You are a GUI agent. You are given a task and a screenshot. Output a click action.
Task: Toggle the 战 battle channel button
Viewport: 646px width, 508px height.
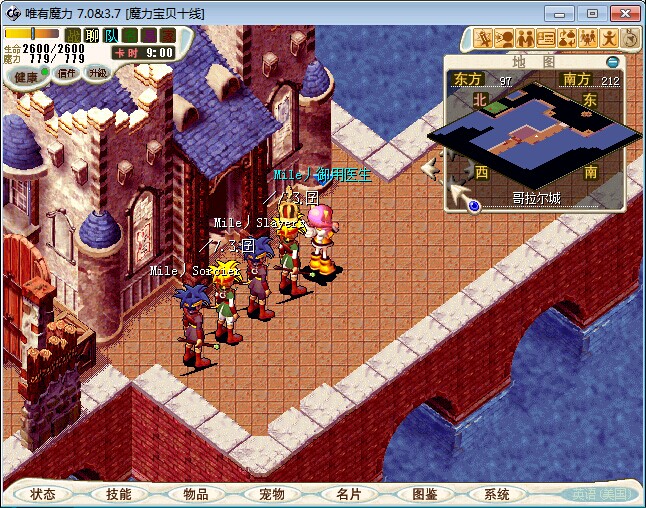point(72,36)
